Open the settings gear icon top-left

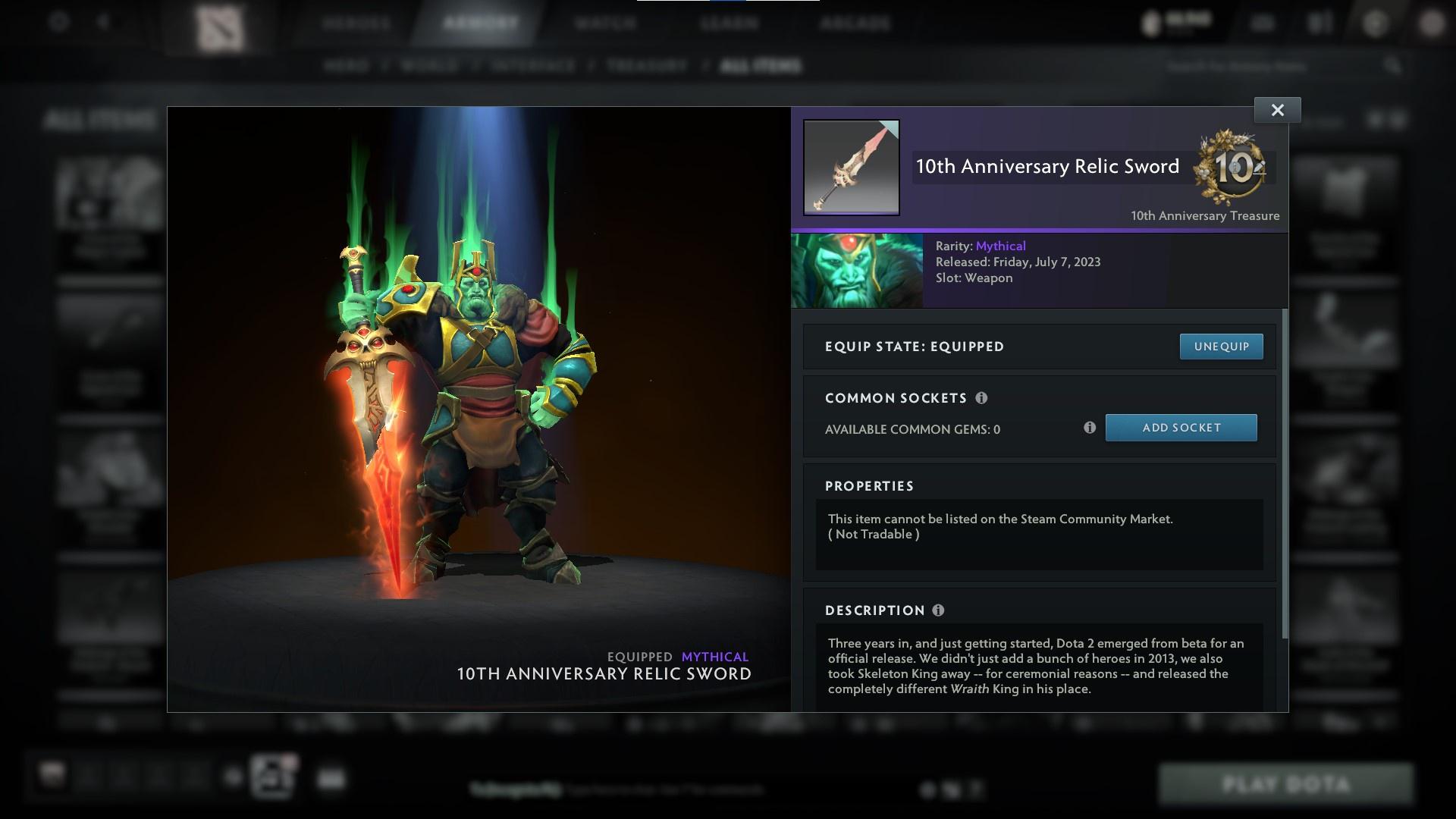pyautogui.click(x=58, y=23)
